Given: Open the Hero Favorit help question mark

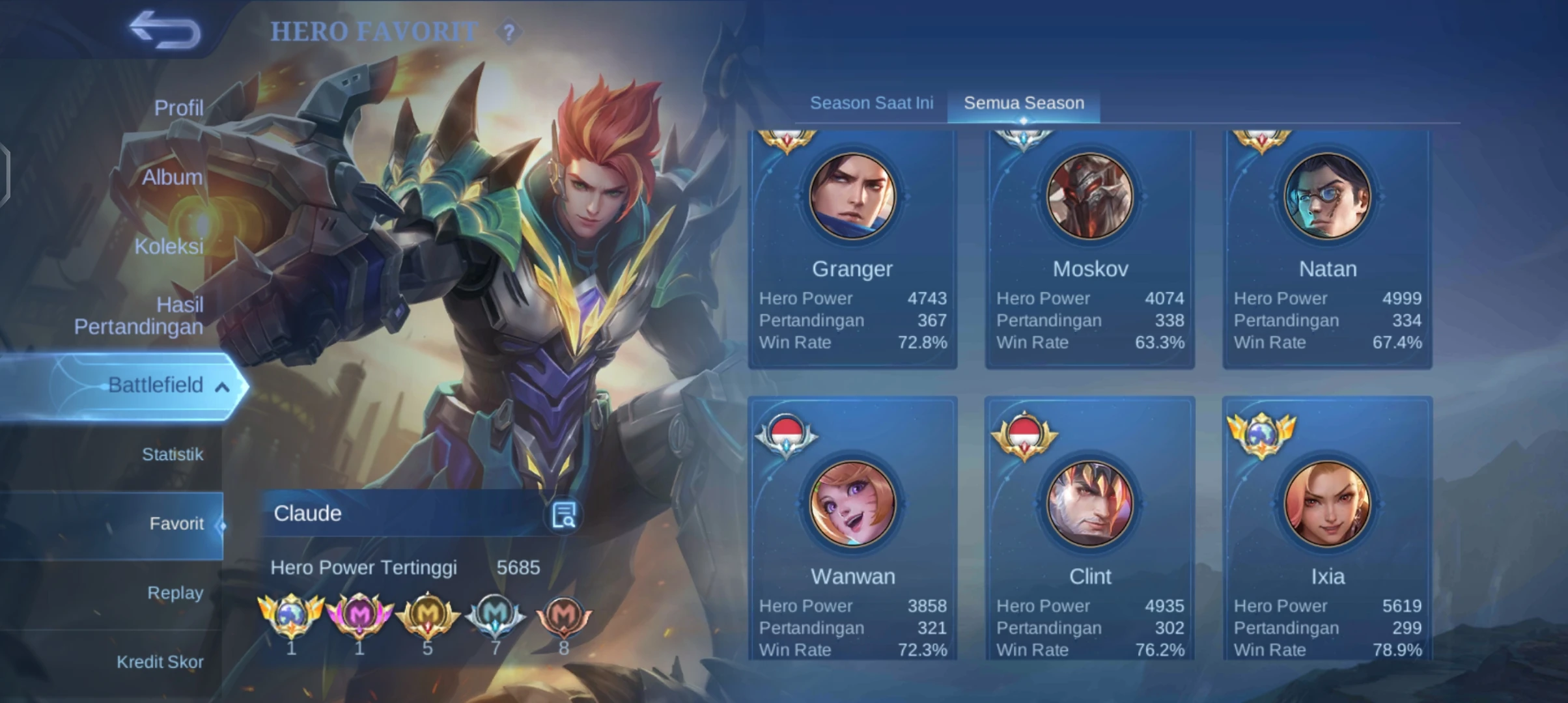Looking at the screenshot, I should pyautogui.click(x=509, y=31).
